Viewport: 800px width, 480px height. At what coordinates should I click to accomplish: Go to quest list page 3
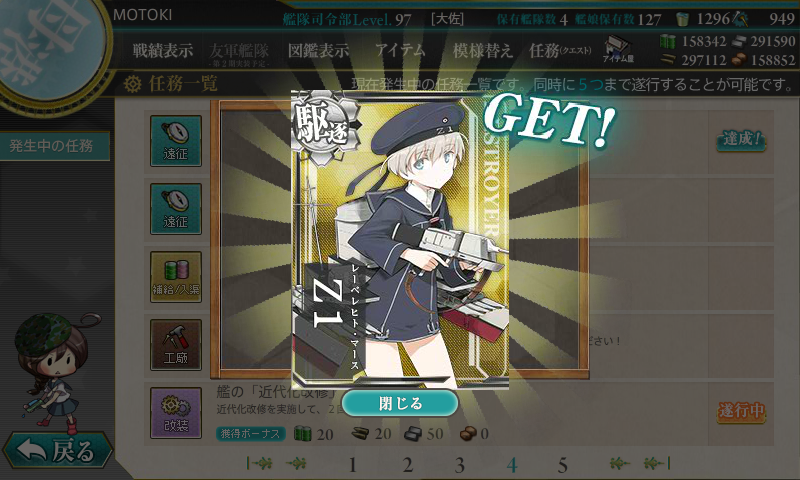pyautogui.click(x=460, y=465)
